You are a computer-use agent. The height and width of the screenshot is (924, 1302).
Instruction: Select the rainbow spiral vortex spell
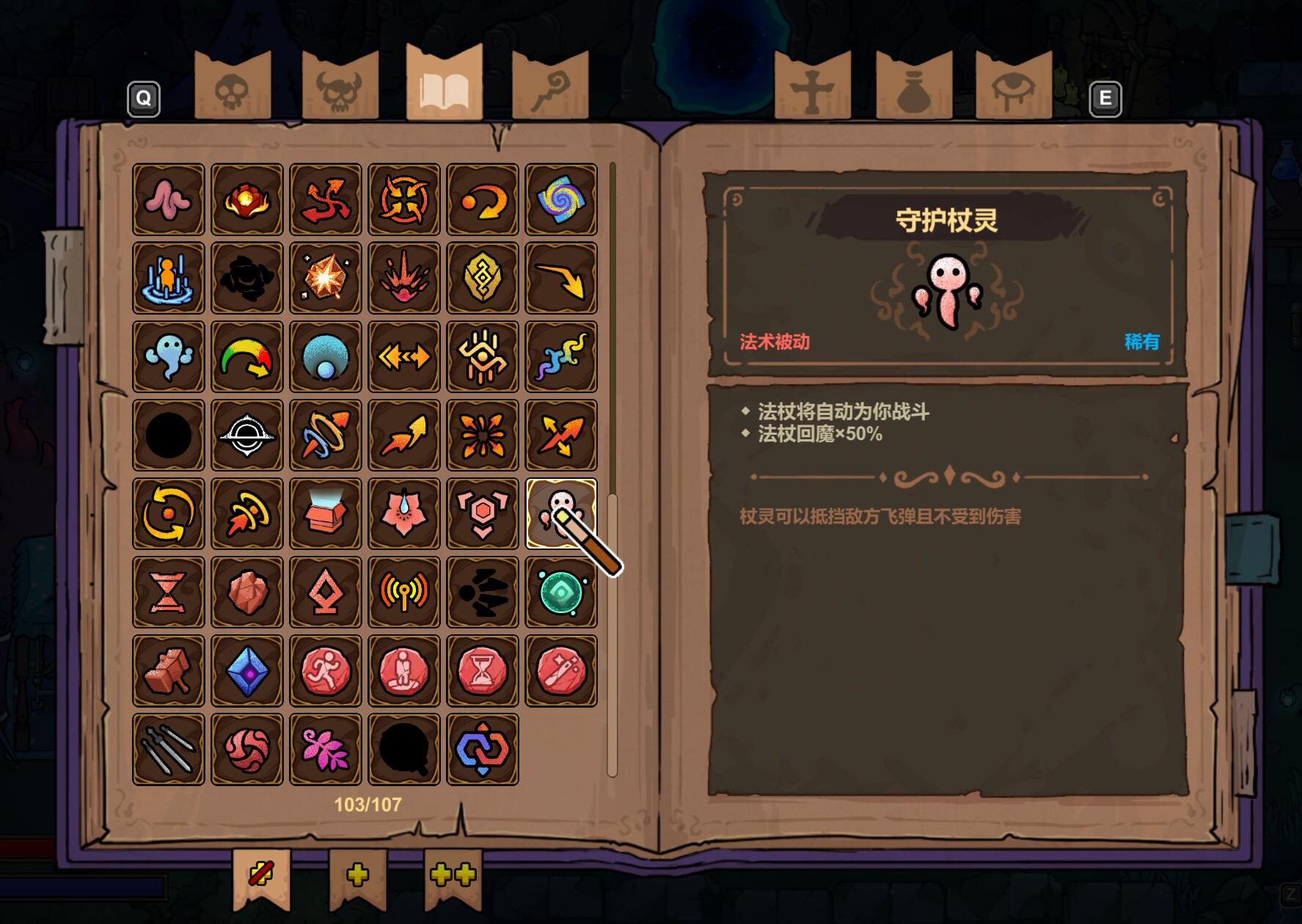pyautogui.click(x=561, y=199)
